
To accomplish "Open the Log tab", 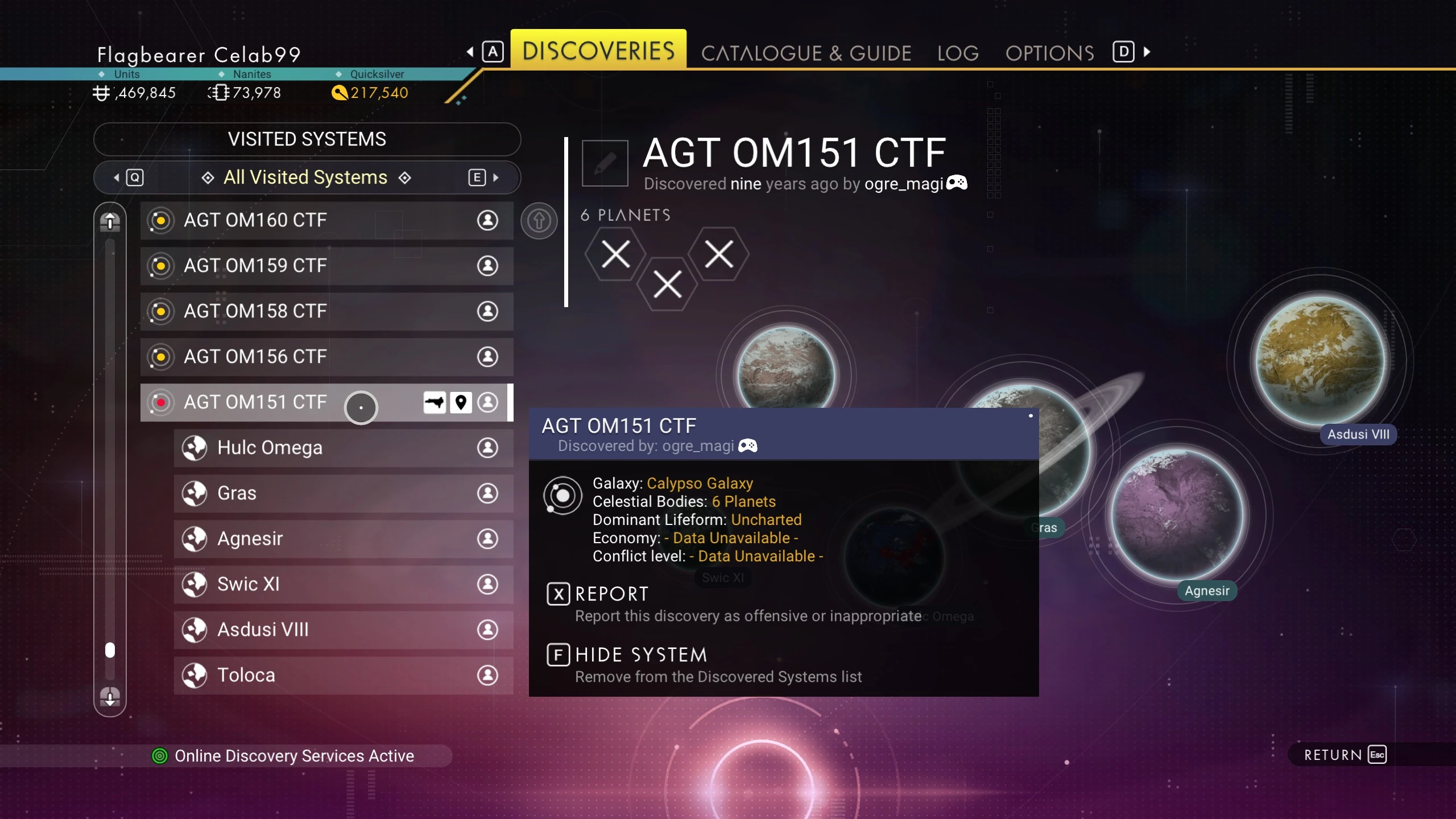I will click(958, 53).
